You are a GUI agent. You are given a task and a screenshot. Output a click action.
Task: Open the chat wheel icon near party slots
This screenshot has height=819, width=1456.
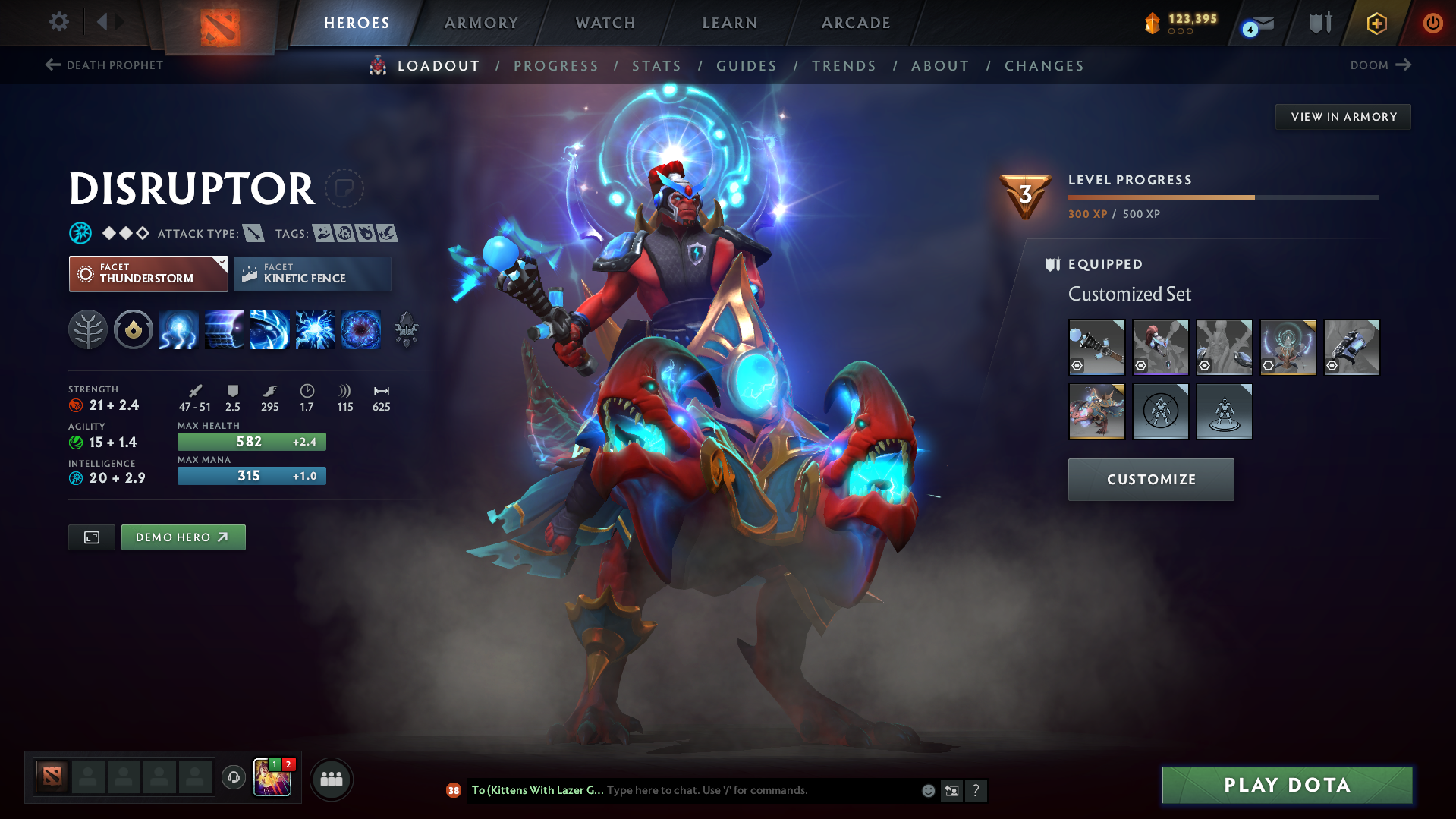233,778
